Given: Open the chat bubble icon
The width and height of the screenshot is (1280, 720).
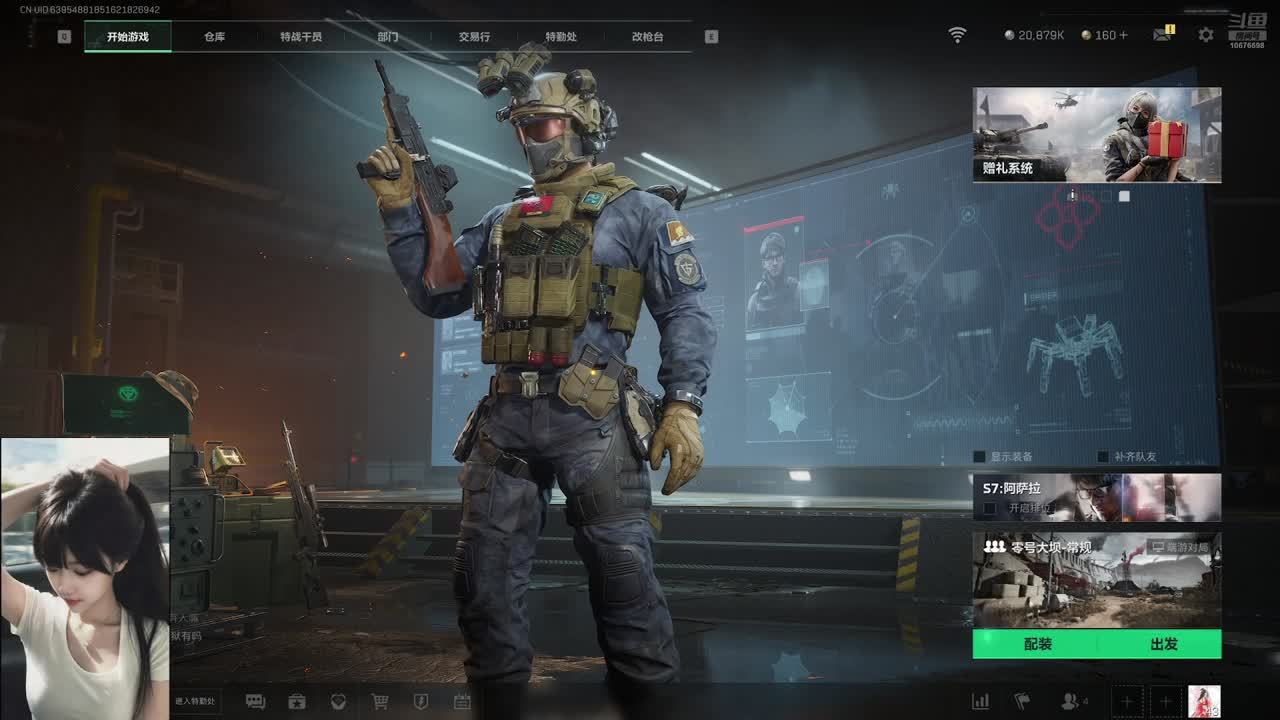Looking at the screenshot, I should click(255, 702).
